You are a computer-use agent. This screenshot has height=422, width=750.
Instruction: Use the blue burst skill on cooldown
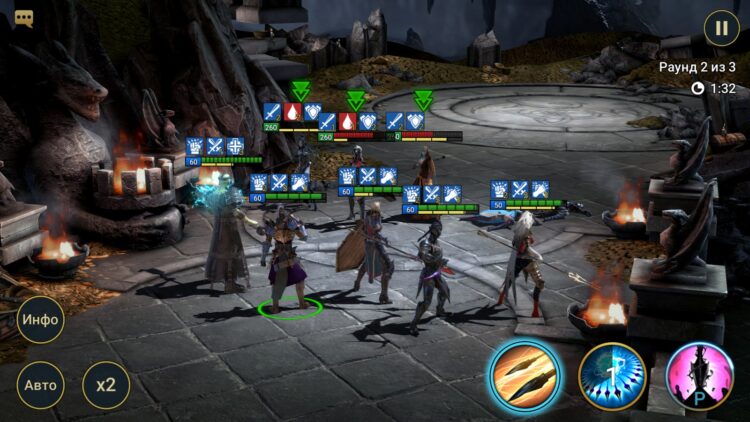[612, 376]
